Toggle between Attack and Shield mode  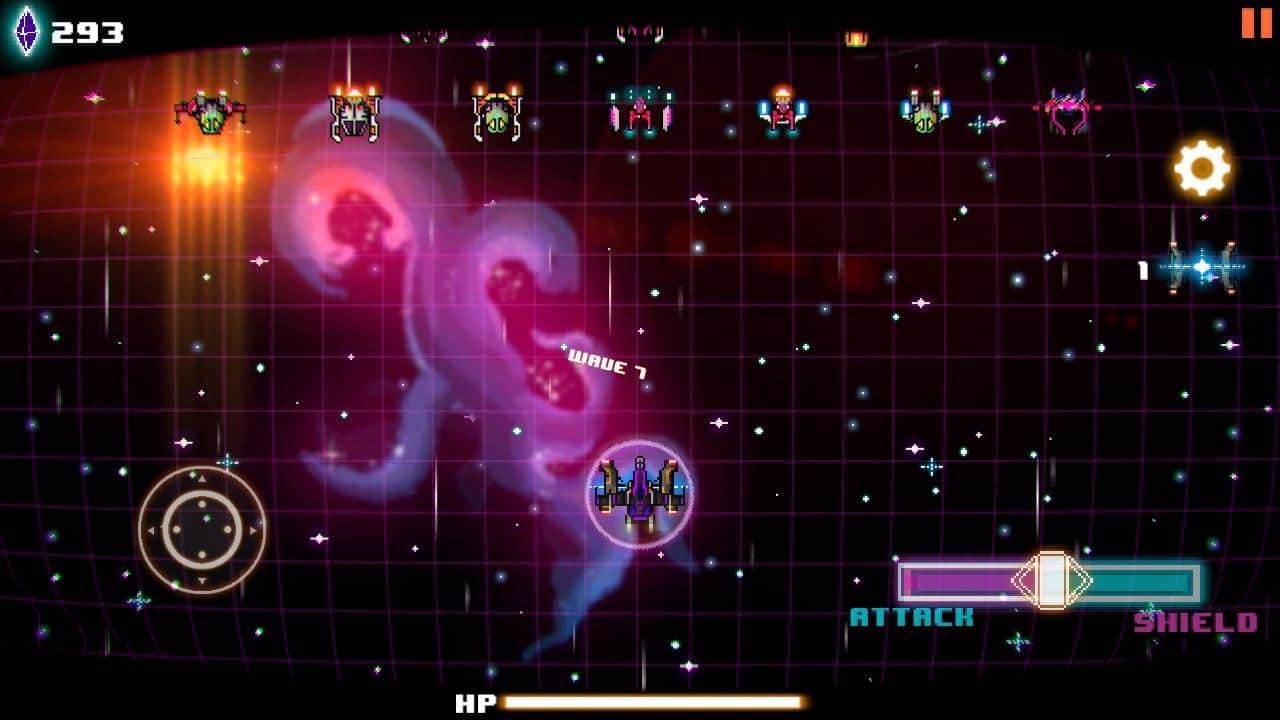[x=1051, y=578]
